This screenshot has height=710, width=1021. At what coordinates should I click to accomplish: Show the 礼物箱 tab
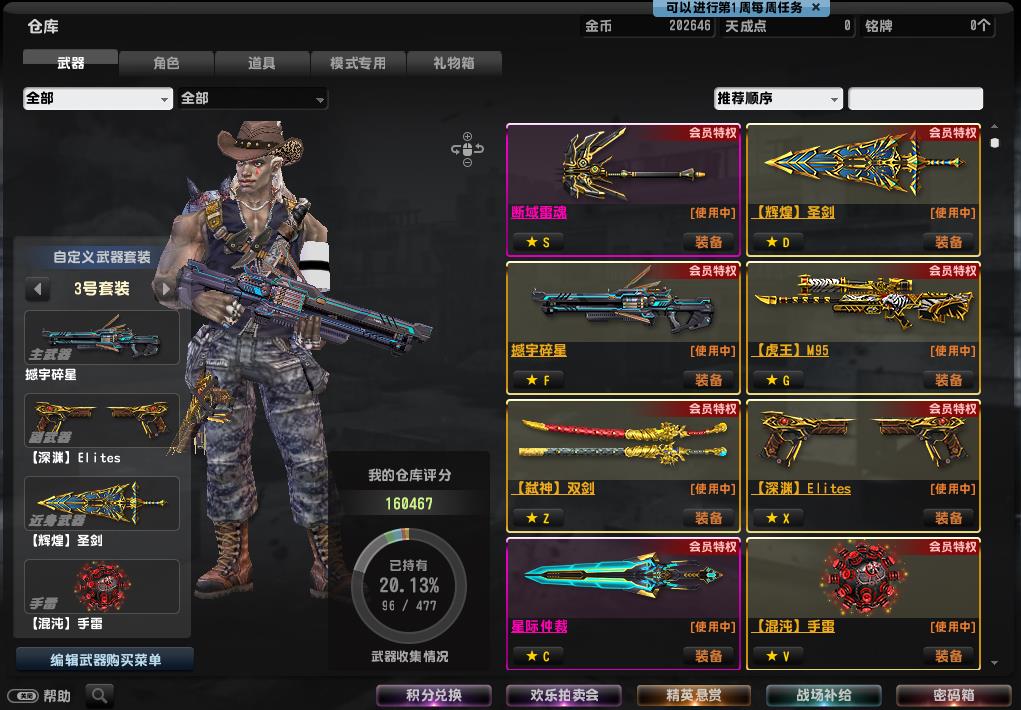(454, 63)
